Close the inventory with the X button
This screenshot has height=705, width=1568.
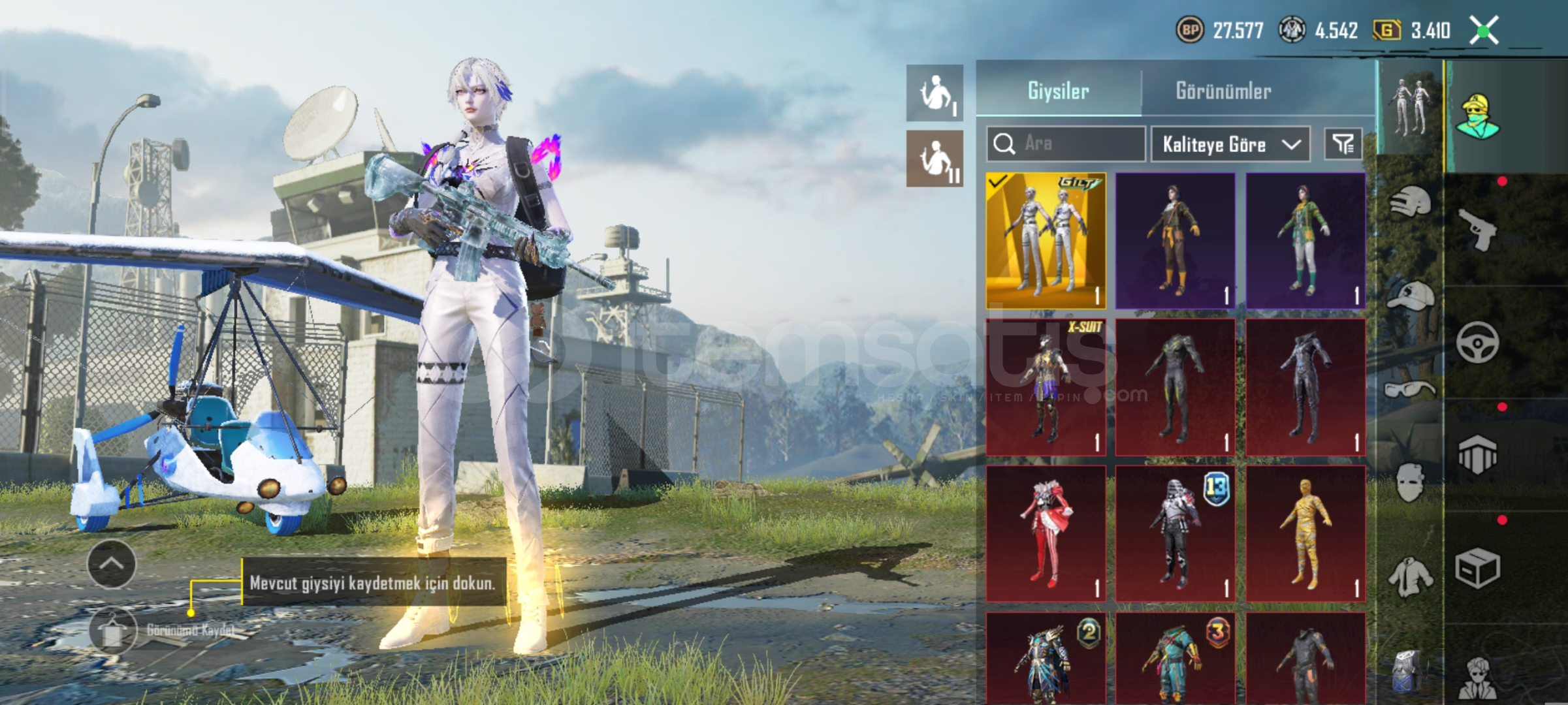pos(1484,30)
